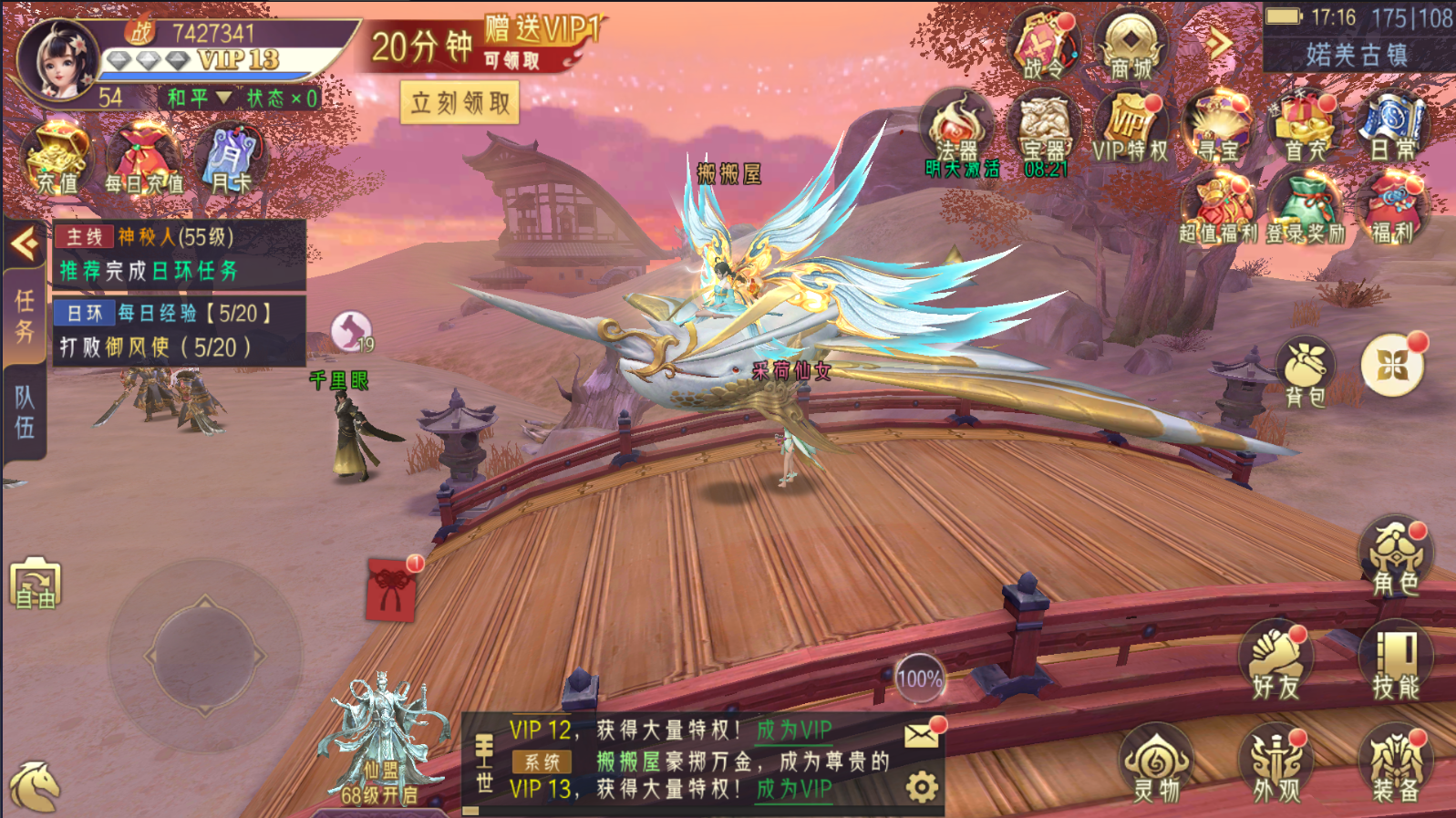Select the 主线 main quest tracker entry
This screenshot has width=1456, height=818.
[x=179, y=254]
